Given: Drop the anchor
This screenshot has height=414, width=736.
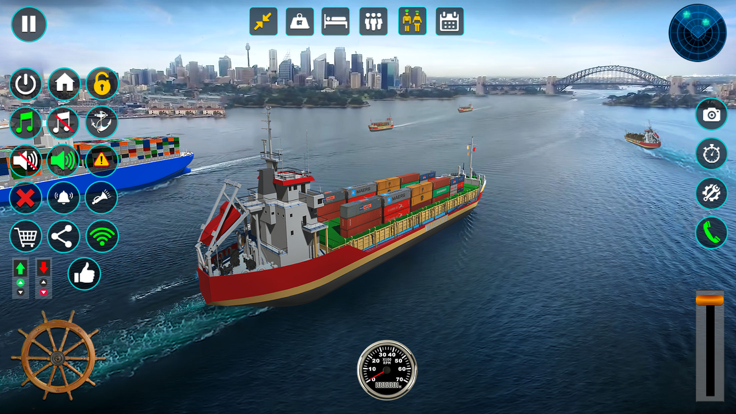Looking at the screenshot, I should pyautogui.click(x=101, y=122).
